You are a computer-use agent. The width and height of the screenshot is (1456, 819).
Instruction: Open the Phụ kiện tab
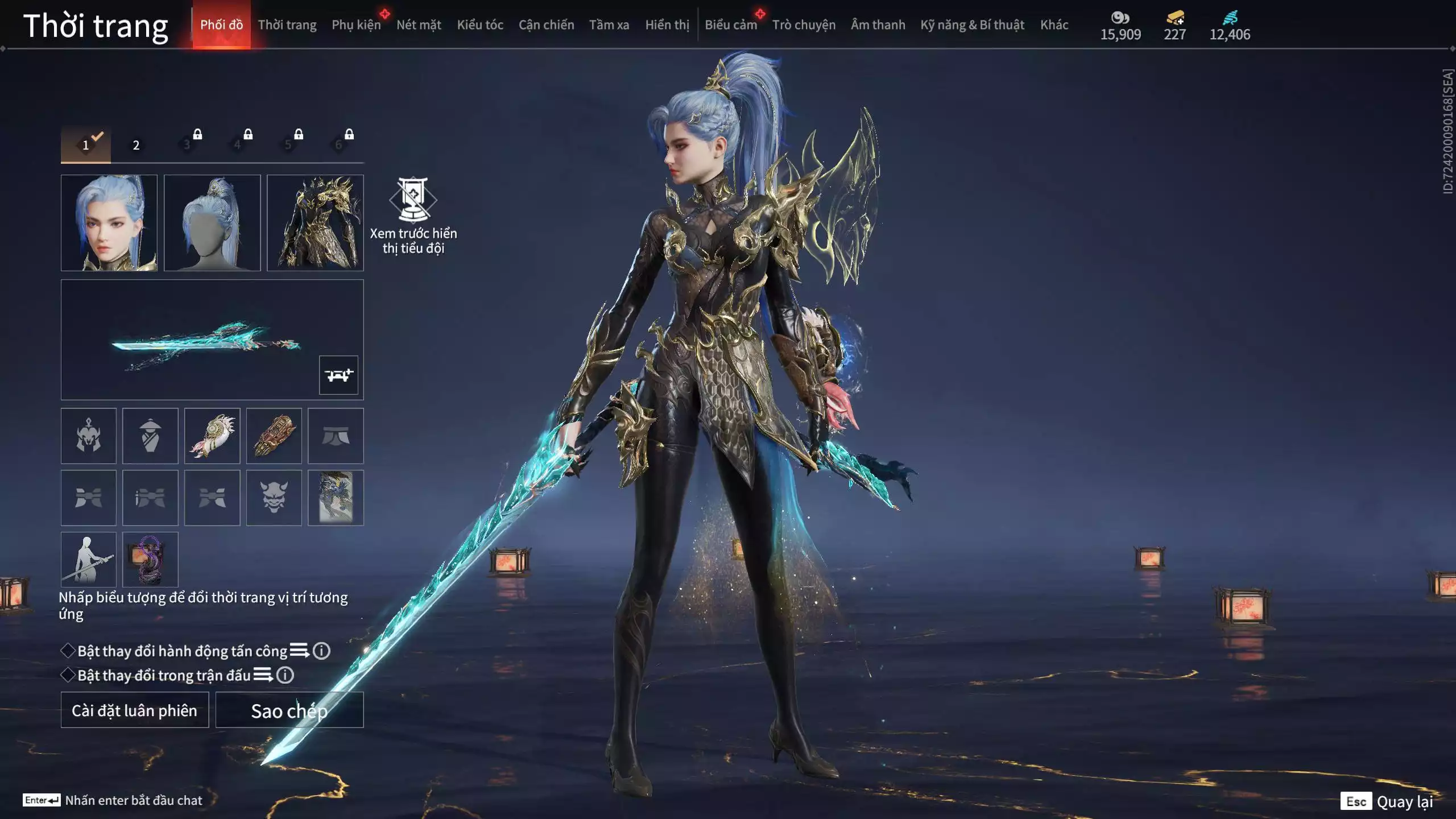coord(356,25)
